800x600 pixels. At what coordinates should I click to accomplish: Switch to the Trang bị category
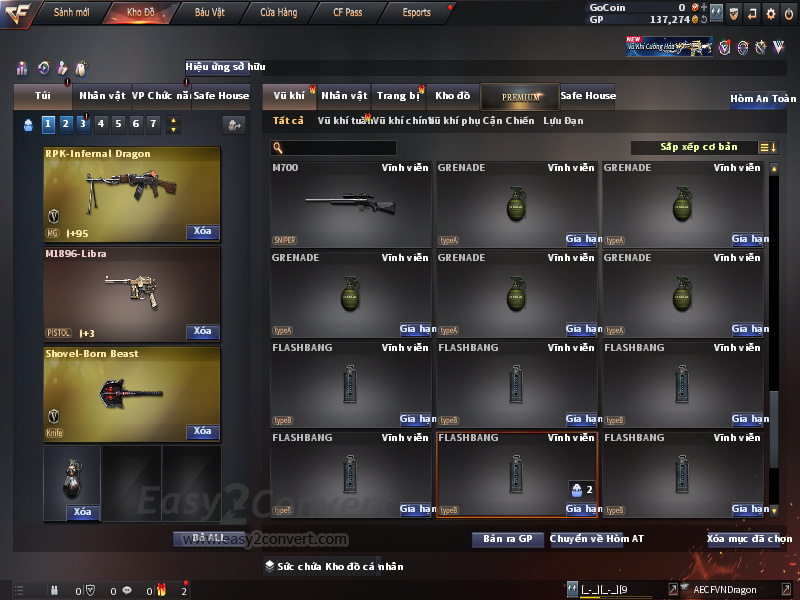click(x=399, y=96)
